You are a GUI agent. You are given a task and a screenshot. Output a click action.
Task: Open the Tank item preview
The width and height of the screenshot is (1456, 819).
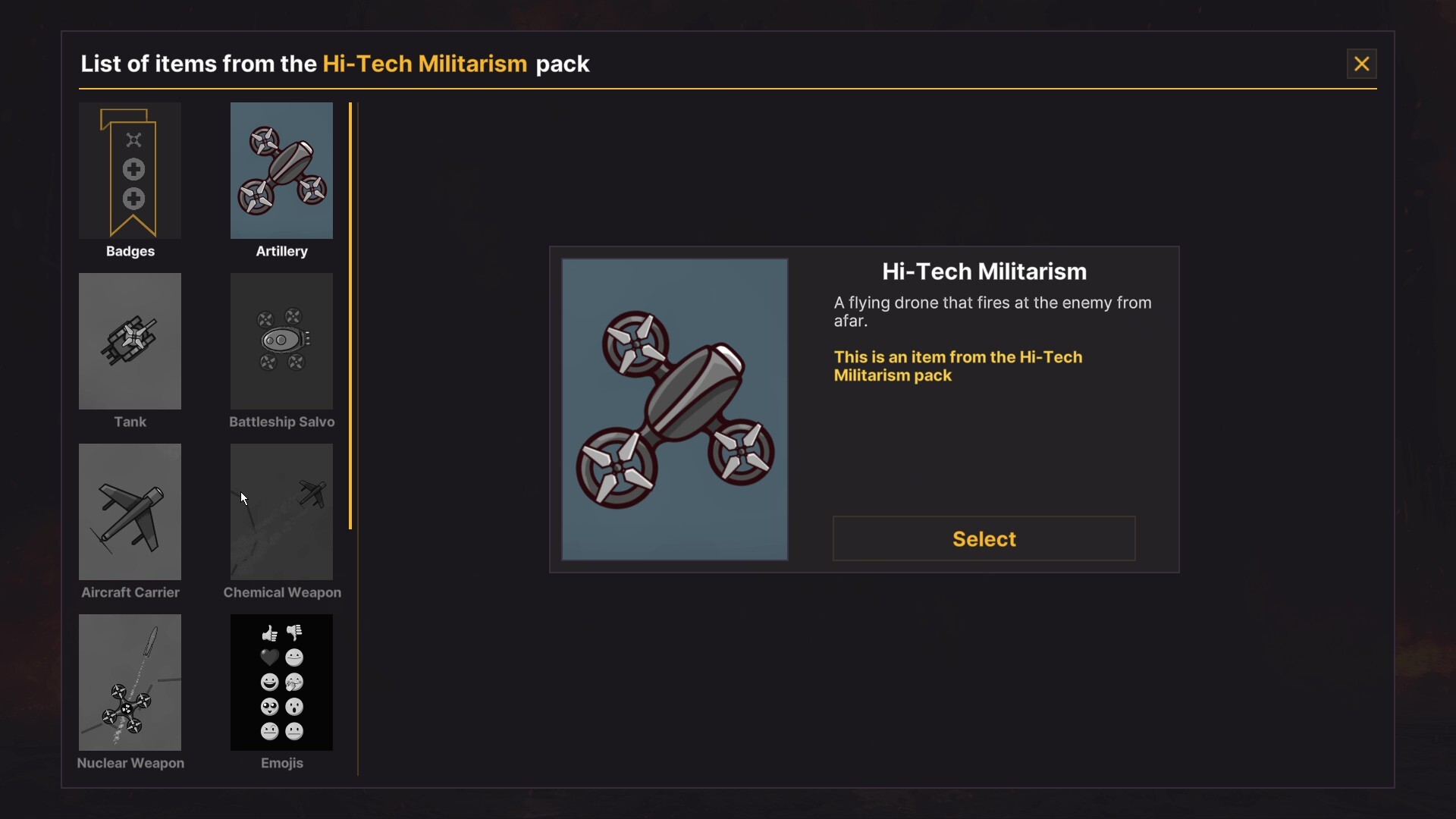[130, 341]
